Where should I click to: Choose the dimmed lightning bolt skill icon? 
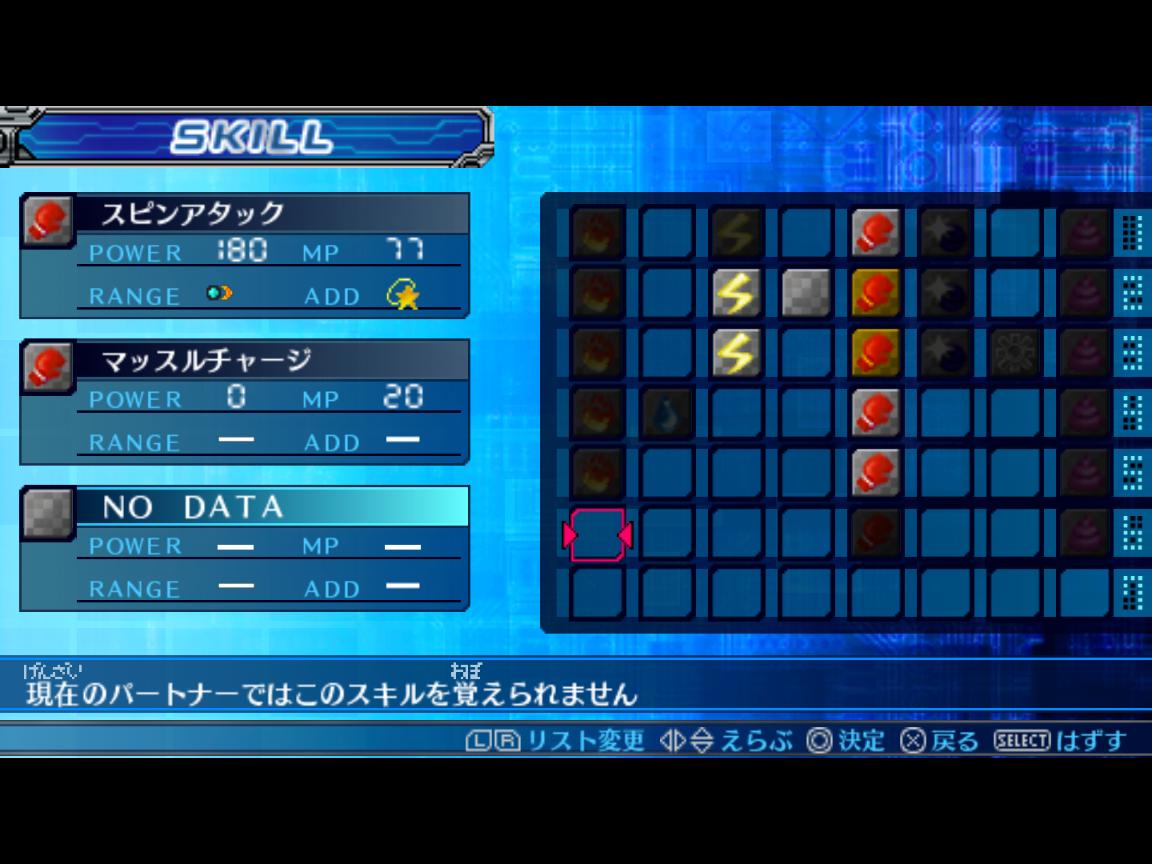[736, 232]
